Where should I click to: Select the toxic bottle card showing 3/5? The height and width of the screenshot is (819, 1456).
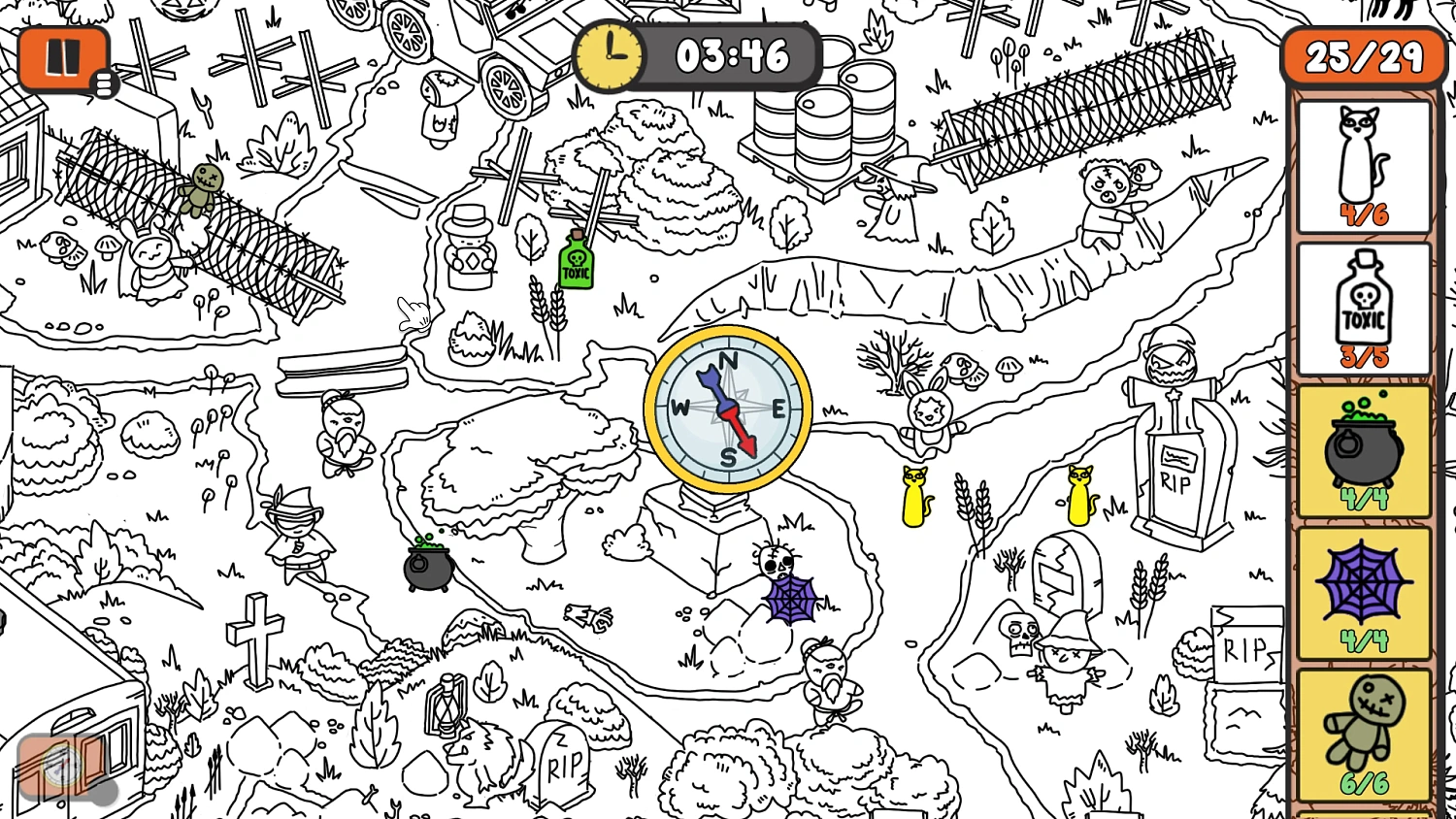click(x=1363, y=306)
